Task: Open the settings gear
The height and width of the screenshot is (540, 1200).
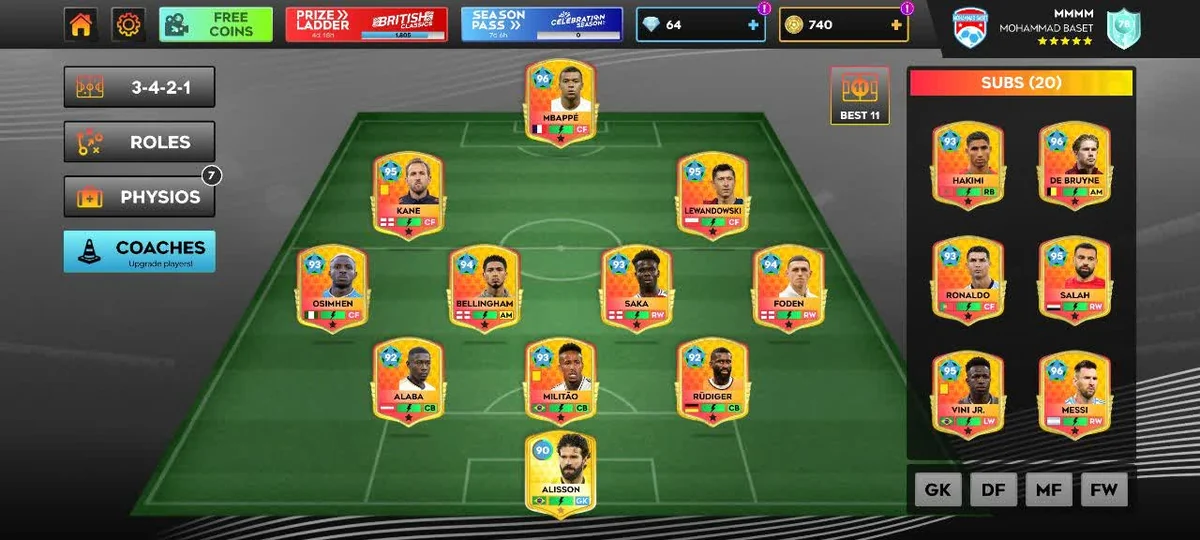Action: (128, 25)
